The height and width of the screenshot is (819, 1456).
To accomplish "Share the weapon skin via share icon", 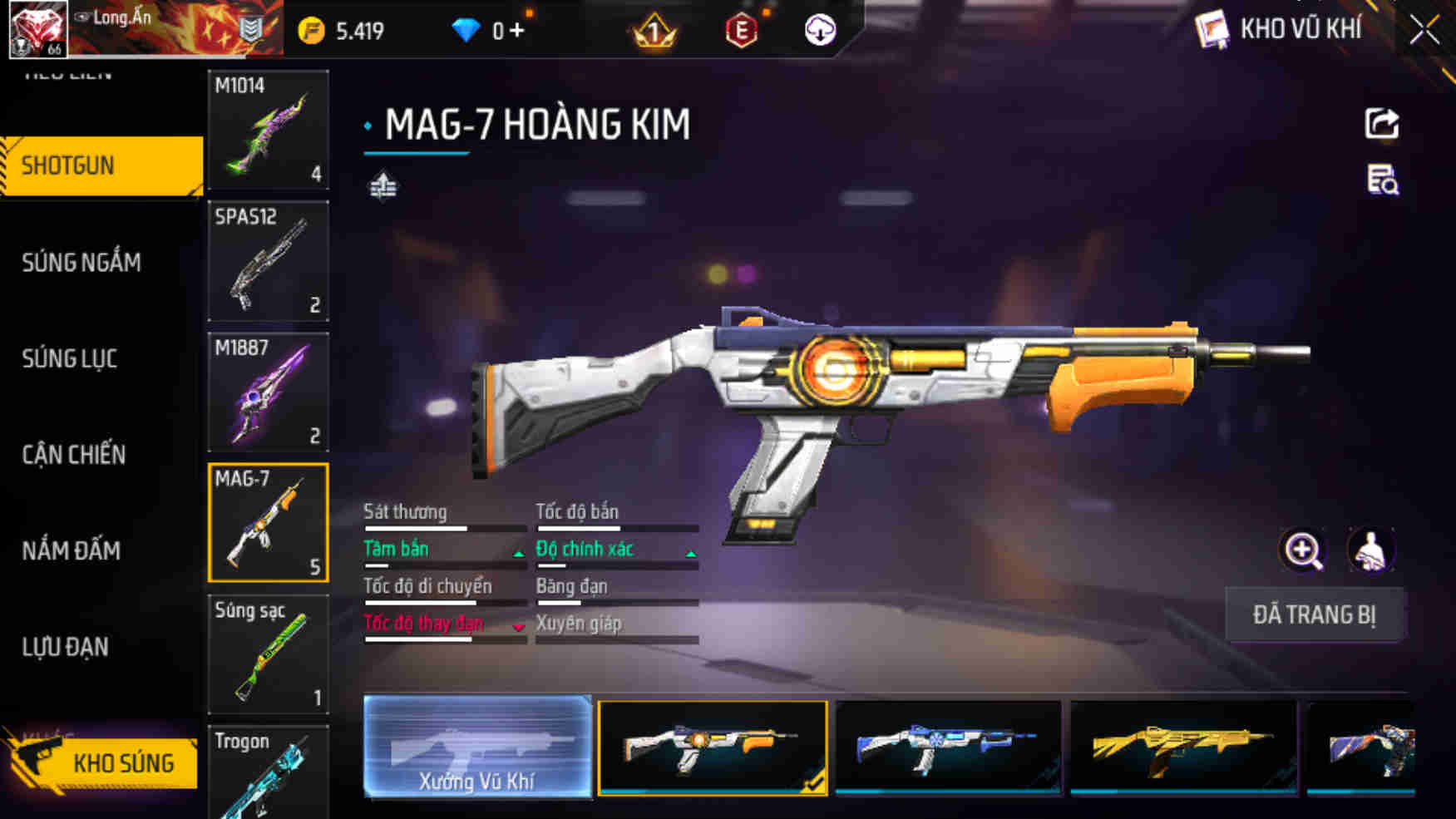I will click(1381, 125).
